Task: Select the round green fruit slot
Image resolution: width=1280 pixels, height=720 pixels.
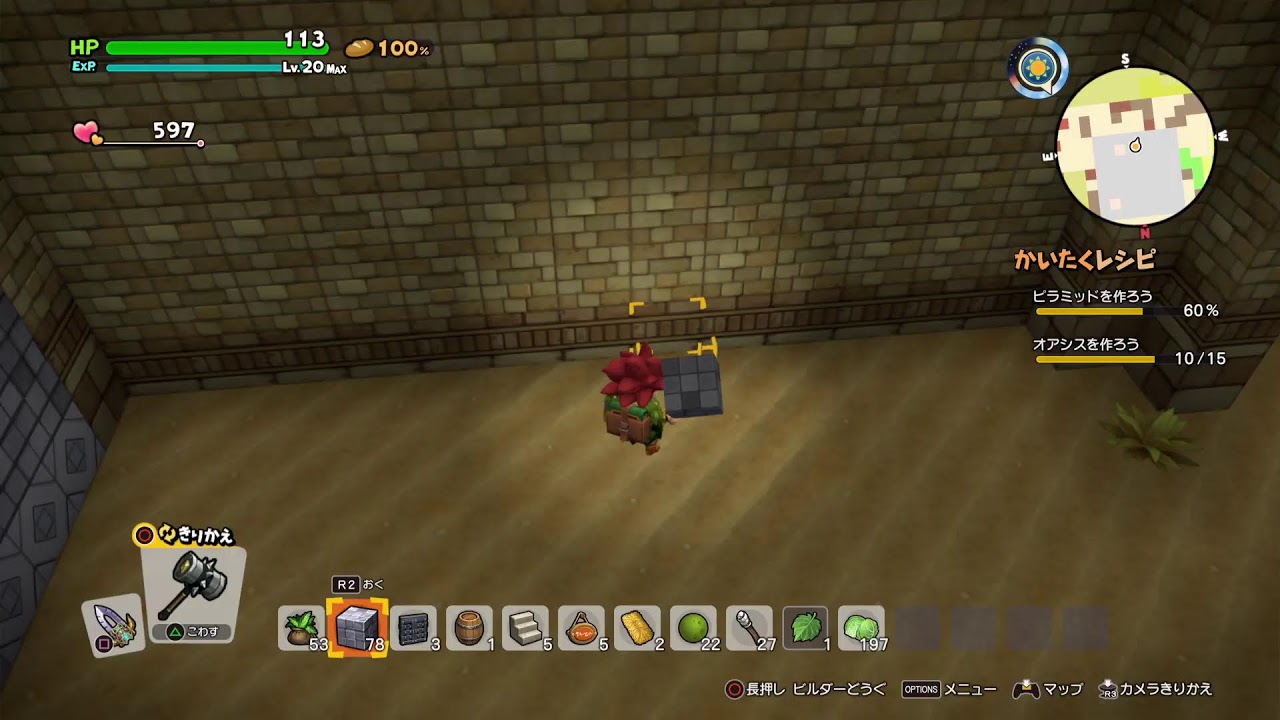Action: (693, 627)
